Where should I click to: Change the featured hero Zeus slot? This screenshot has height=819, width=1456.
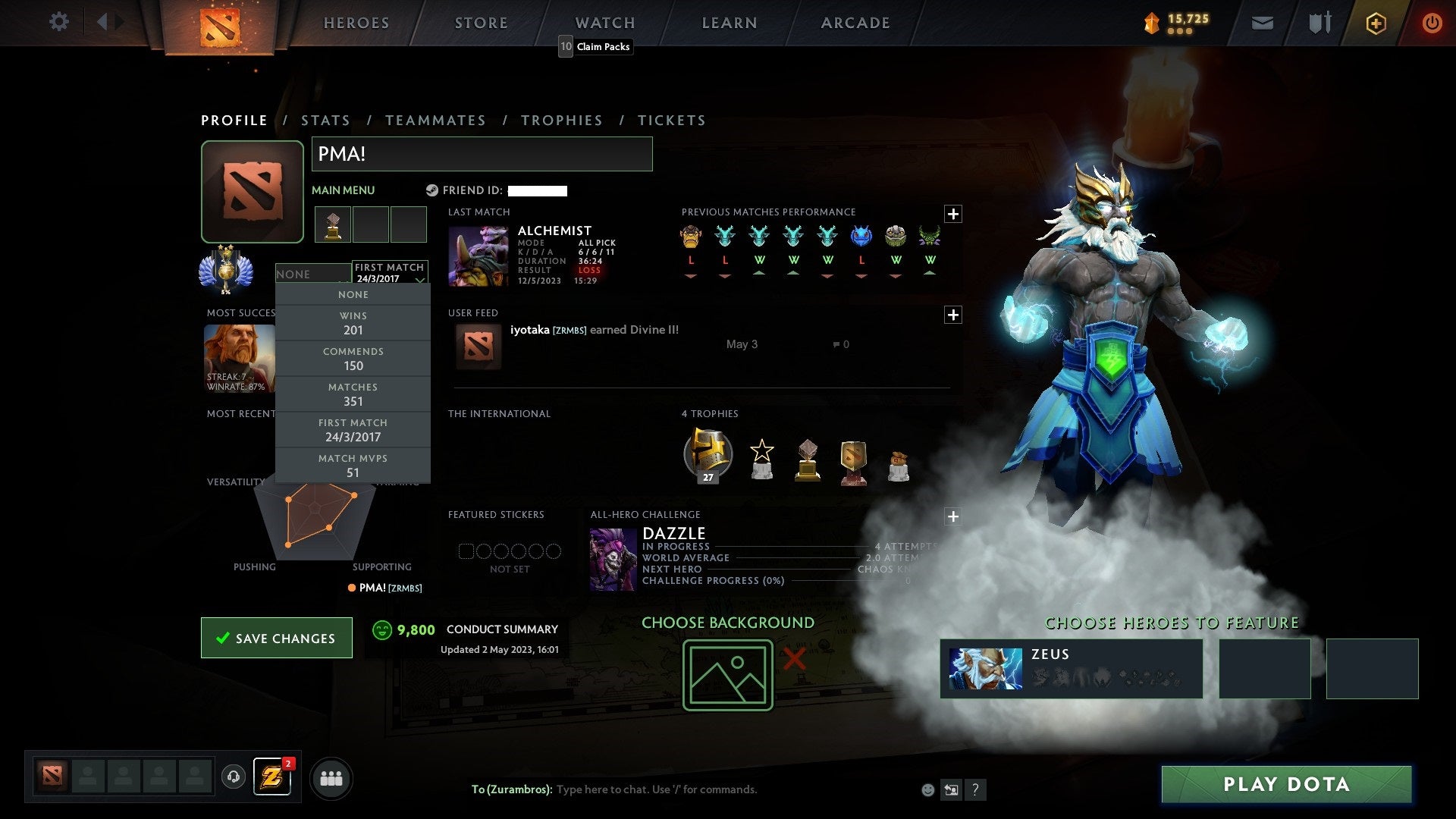click(x=1071, y=668)
